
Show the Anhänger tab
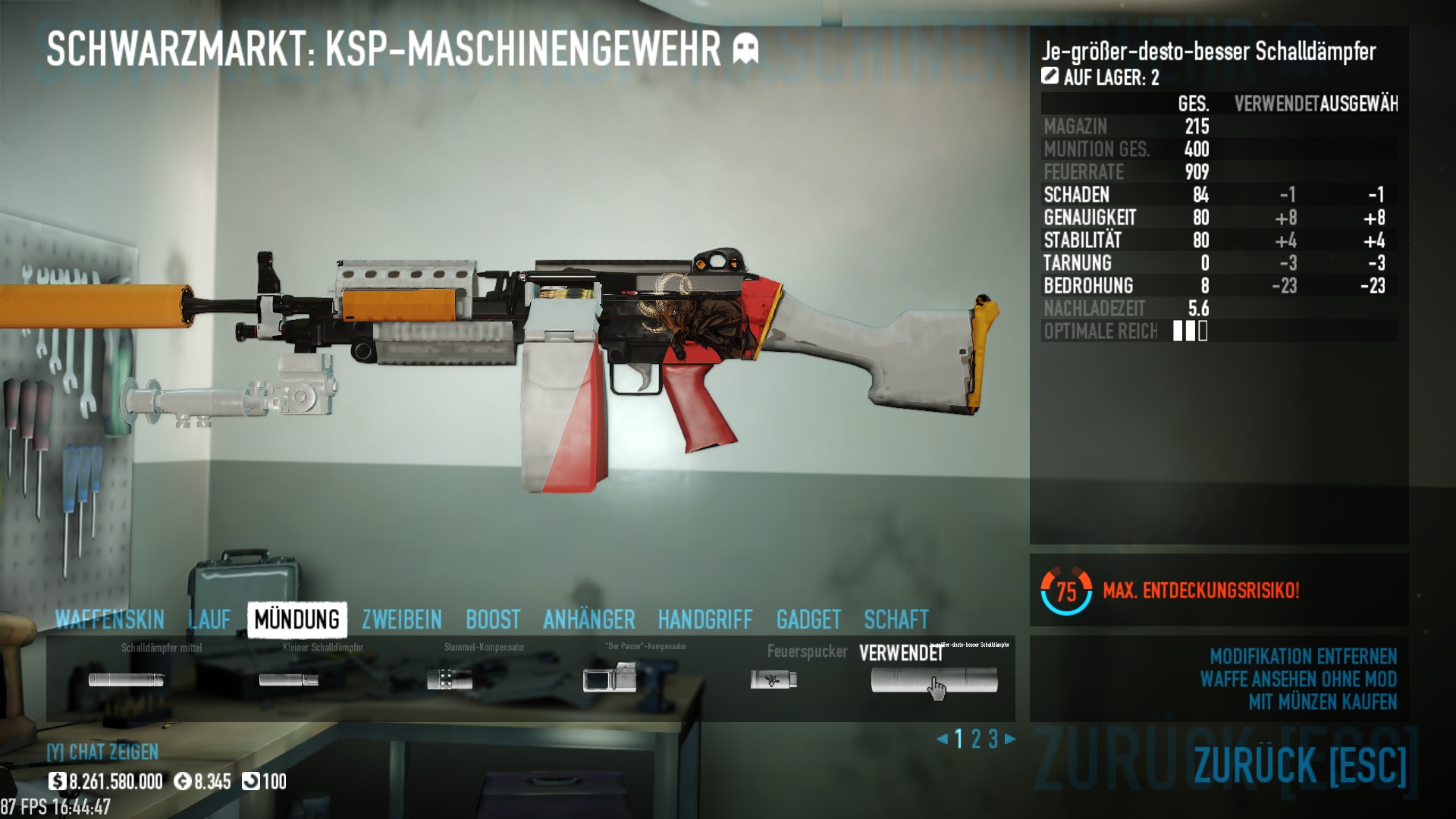(x=589, y=620)
